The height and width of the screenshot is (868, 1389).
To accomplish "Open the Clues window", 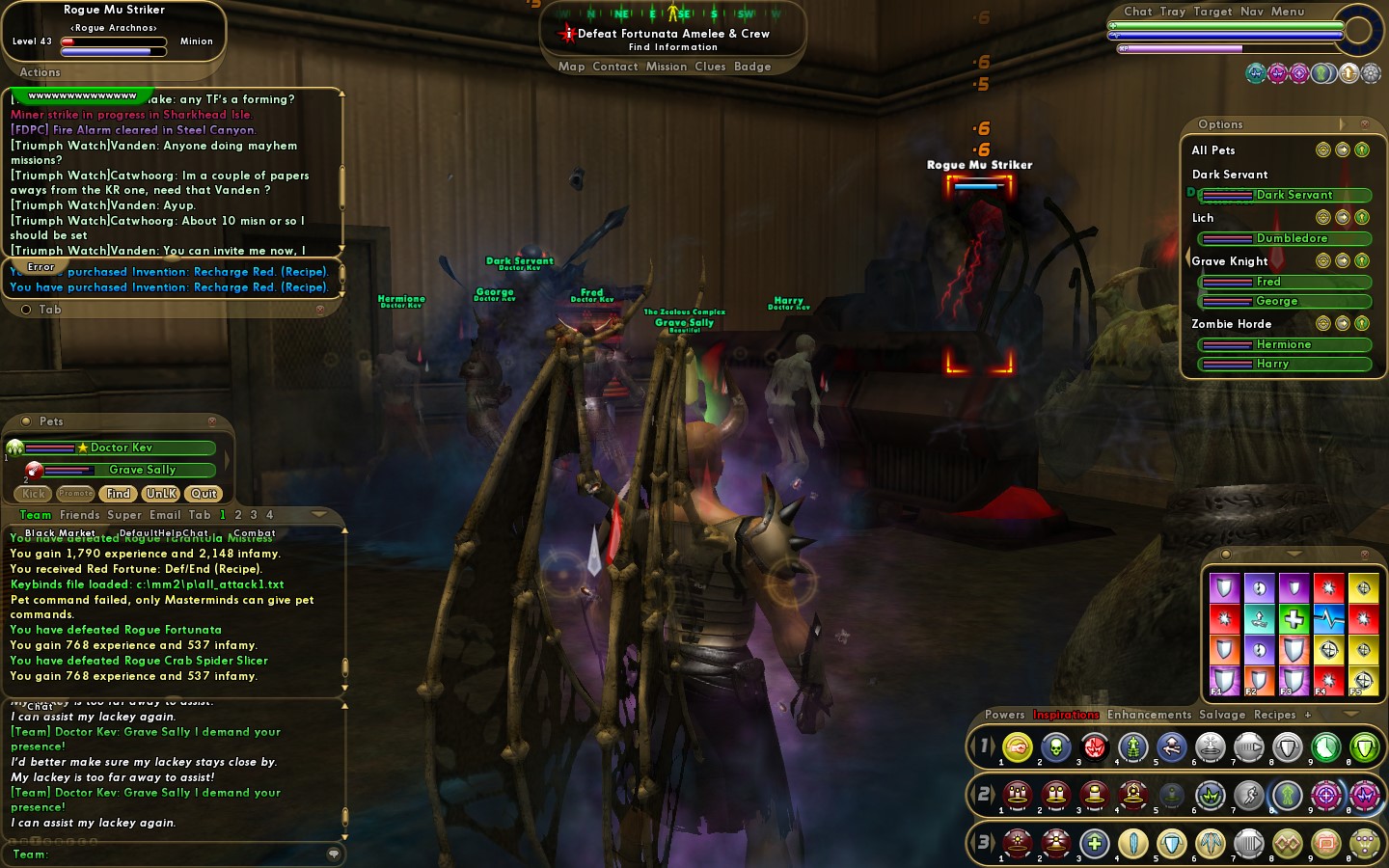I will tap(710, 67).
